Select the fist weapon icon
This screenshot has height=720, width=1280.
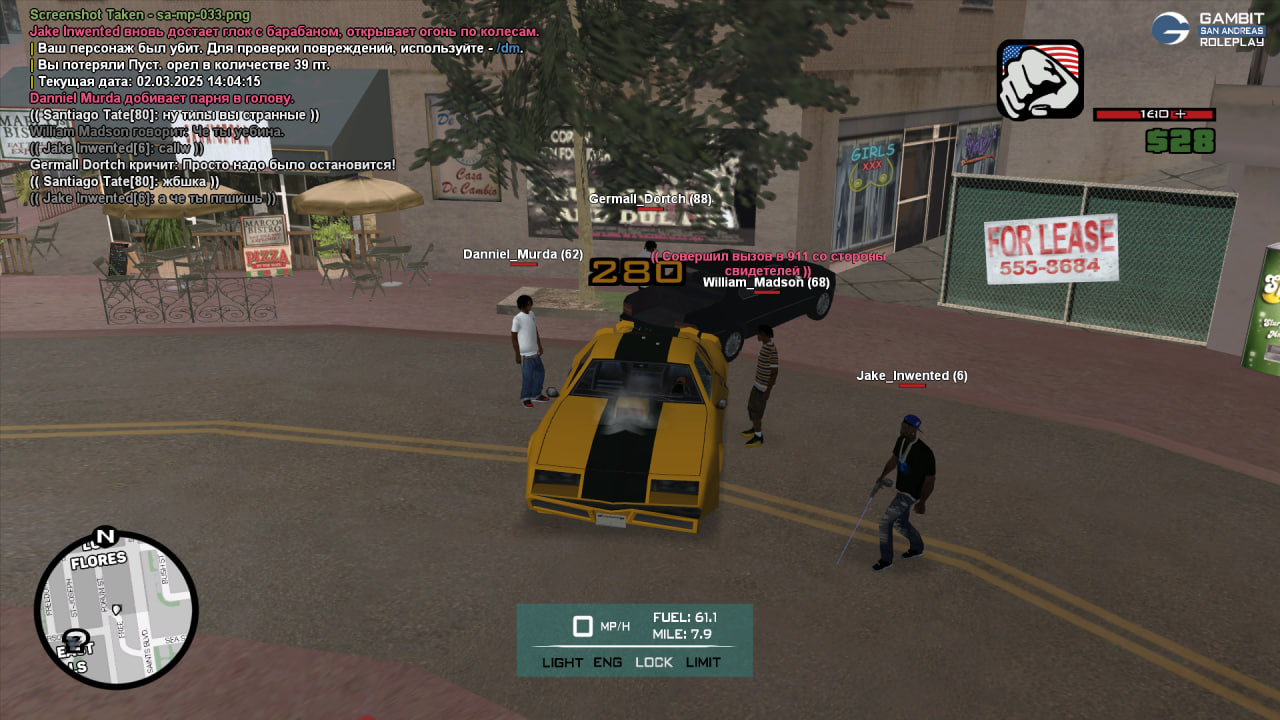point(1040,80)
